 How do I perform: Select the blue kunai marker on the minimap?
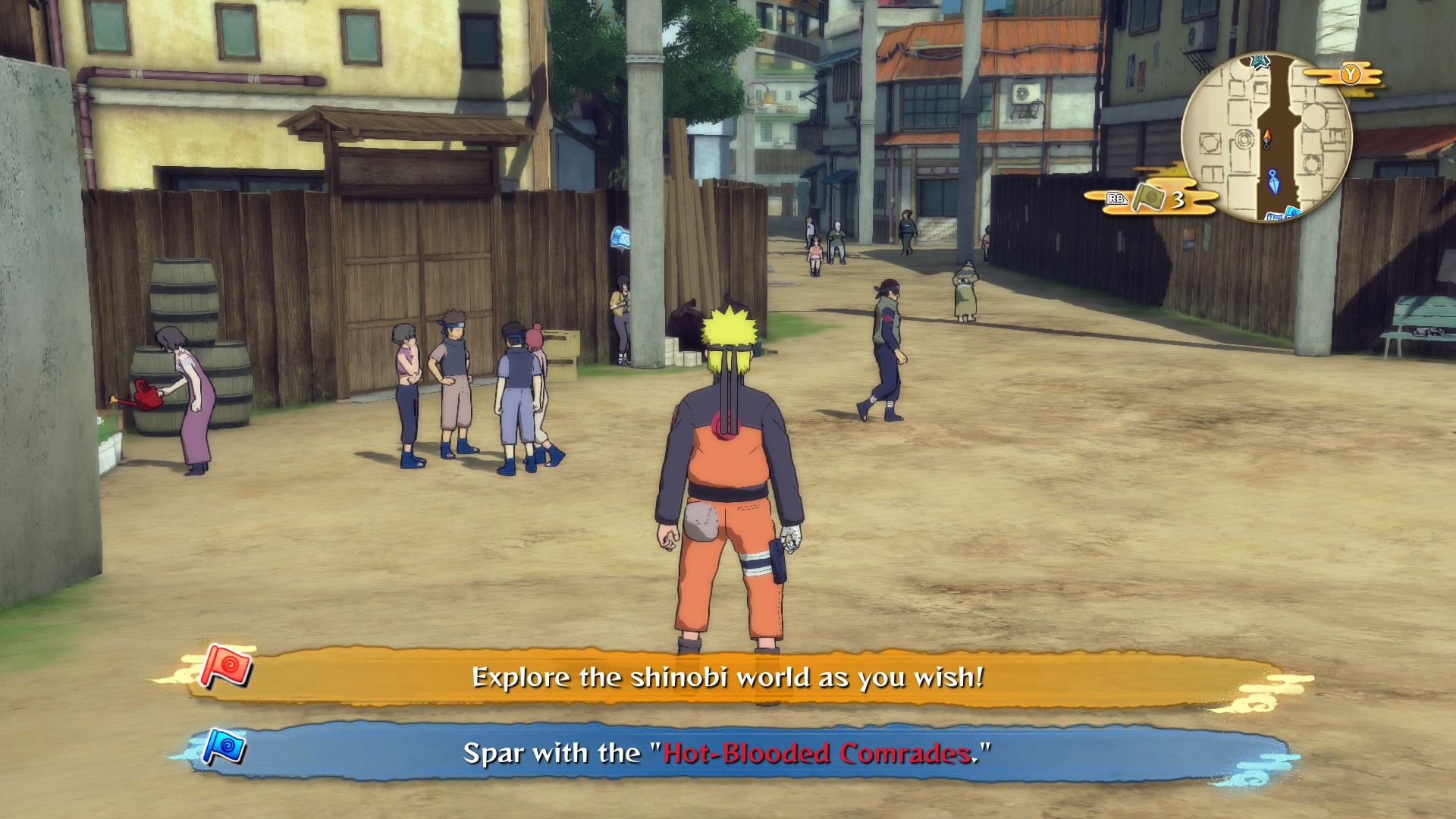coord(1273,181)
